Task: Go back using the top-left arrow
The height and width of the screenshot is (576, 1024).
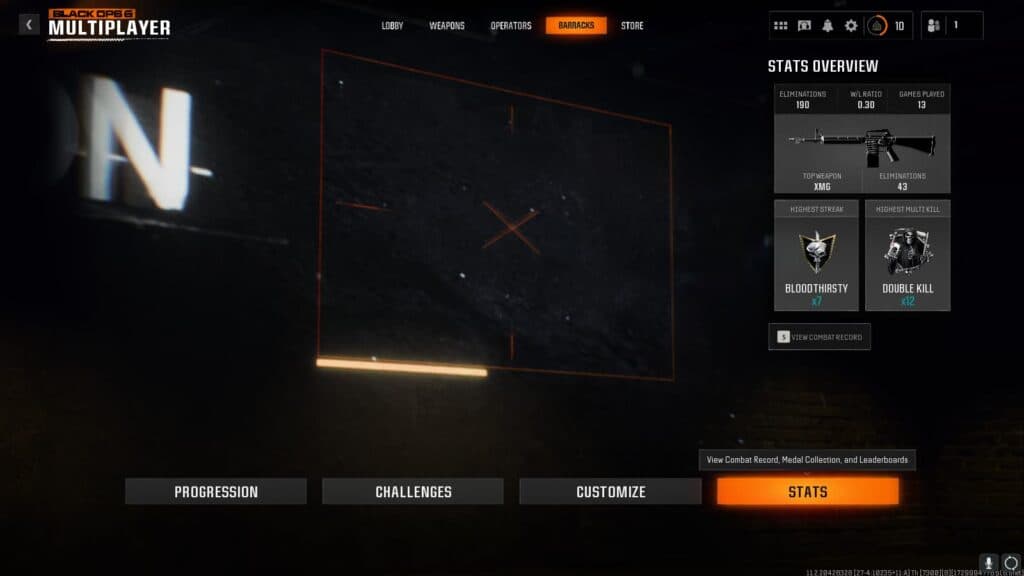Action: pos(29,24)
